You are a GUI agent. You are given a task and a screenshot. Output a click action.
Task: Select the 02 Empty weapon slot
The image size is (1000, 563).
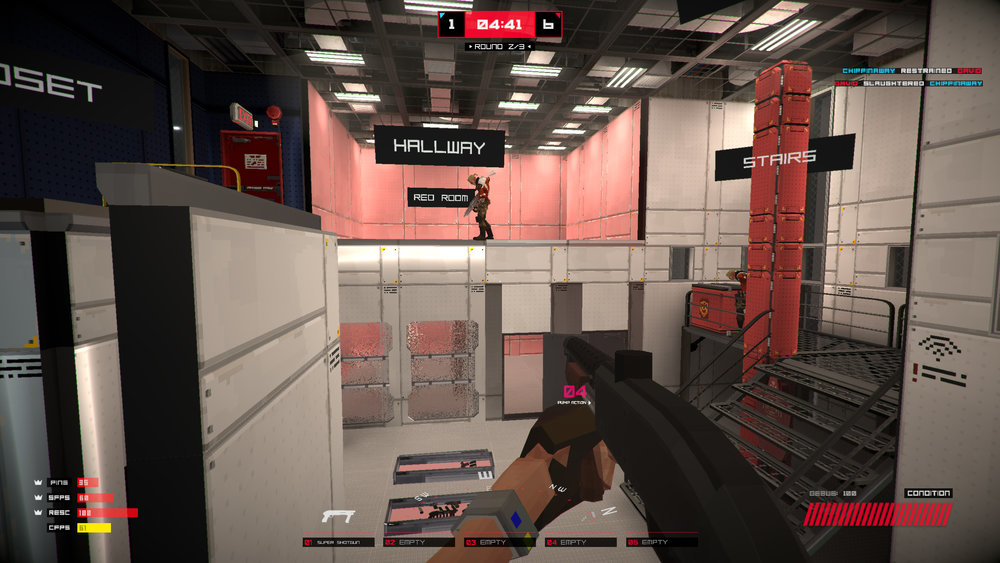click(x=418, y=542)
